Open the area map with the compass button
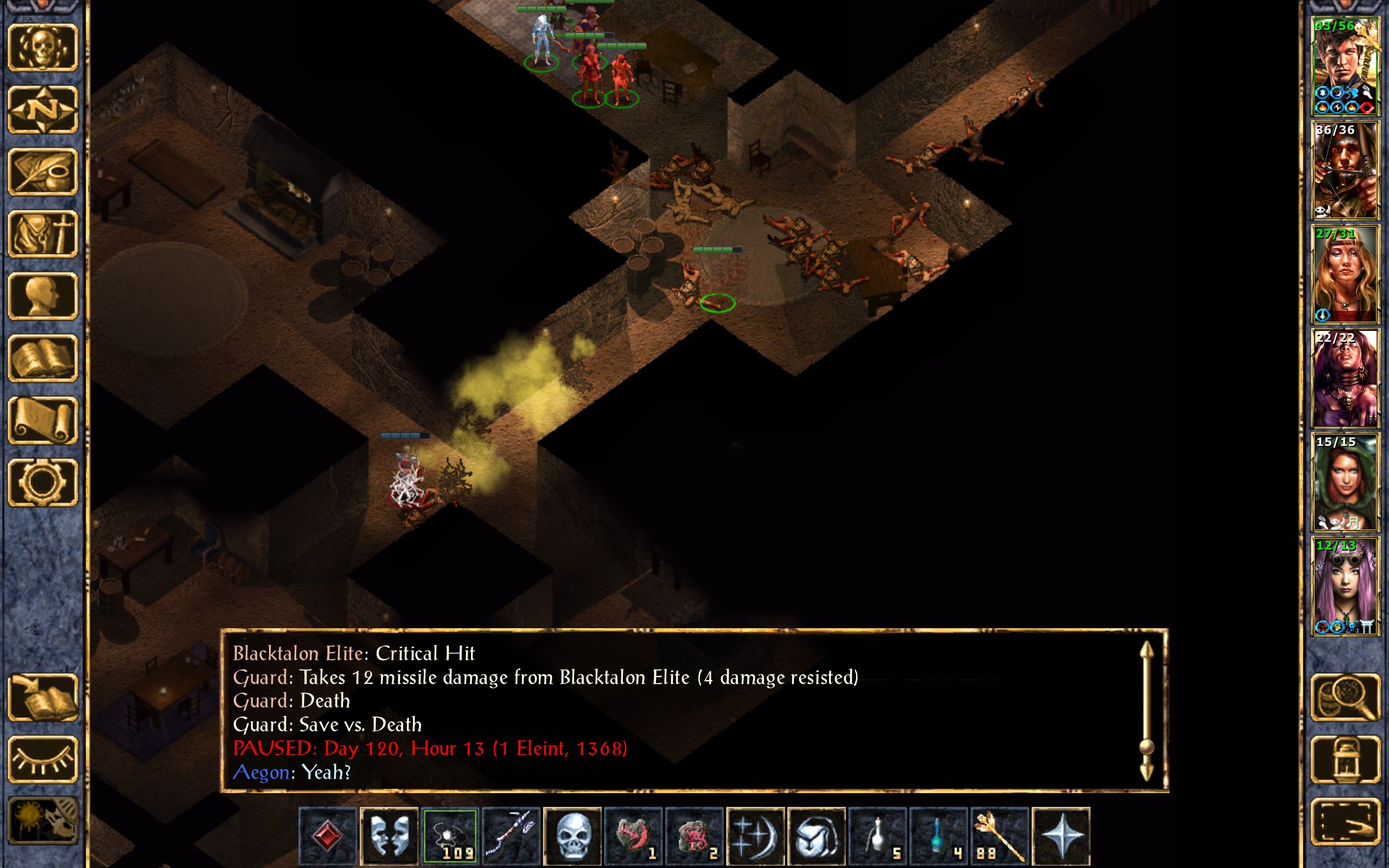 (x=43, y=109)
